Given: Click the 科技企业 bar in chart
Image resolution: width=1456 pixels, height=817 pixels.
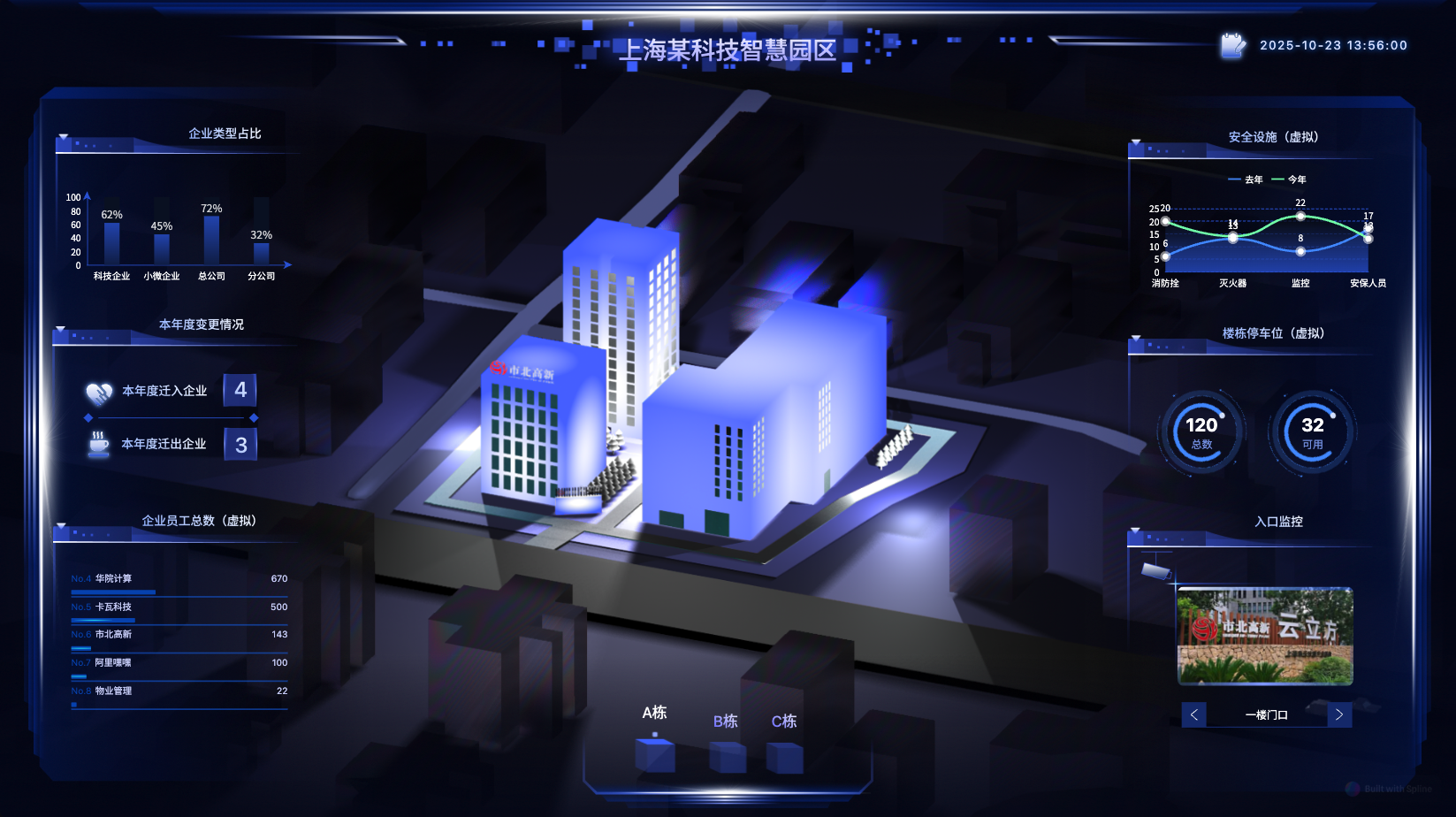Looking at the screenshot, I should (x=111, y=243).
